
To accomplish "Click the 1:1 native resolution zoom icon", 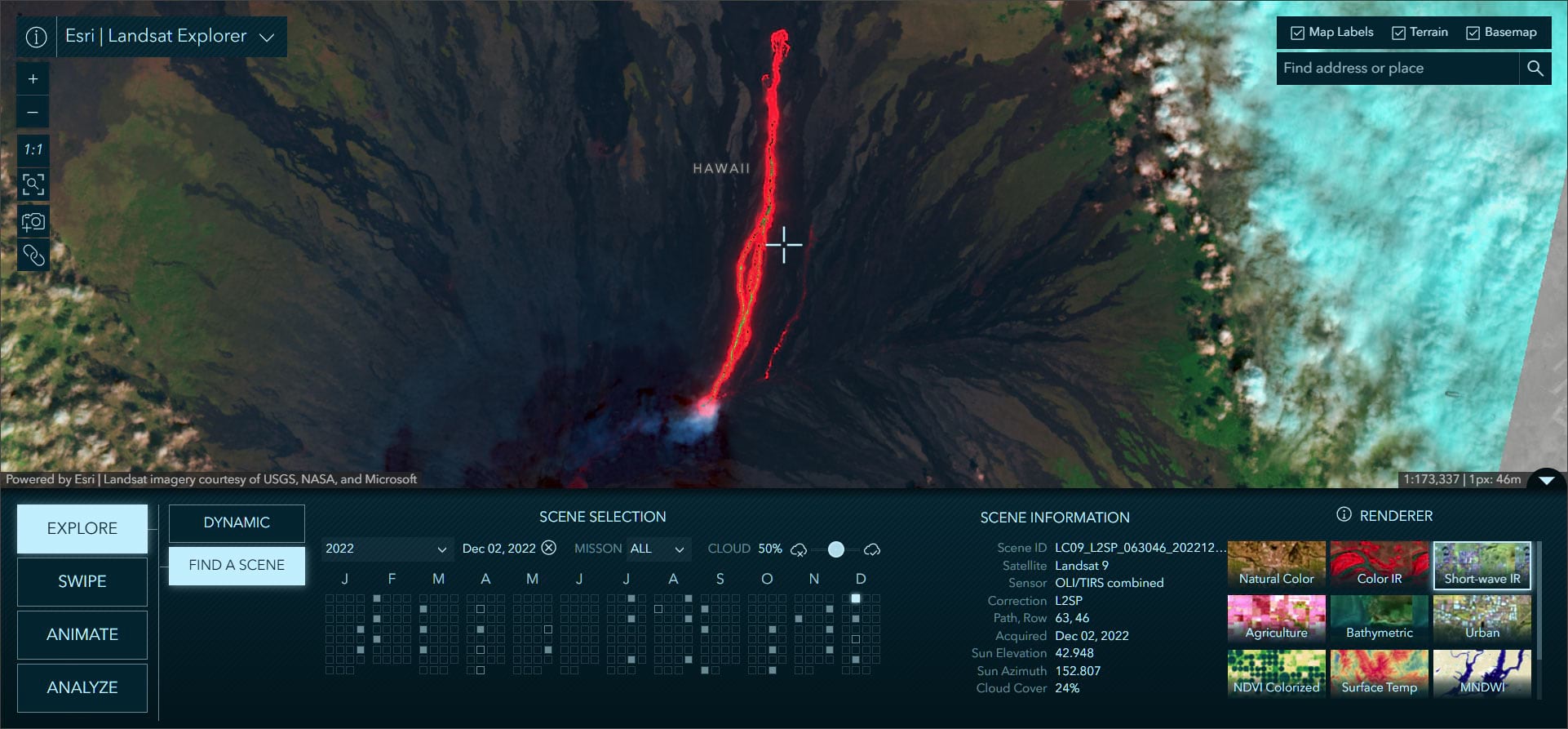I will 33,149.
